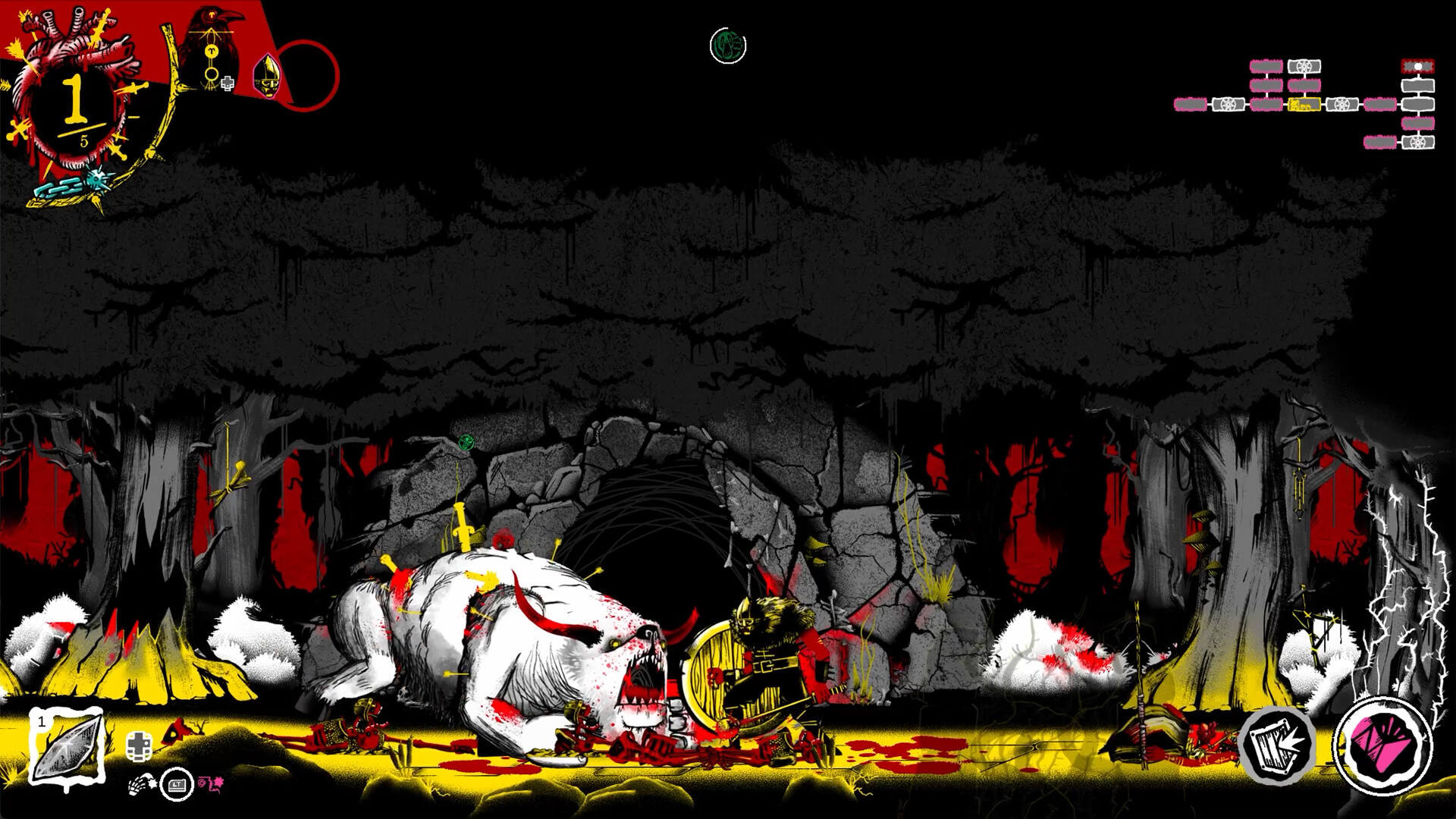1456x819 pixels.
Task: Expand the lower-right wheel node branch
Action: tap(1417, 142)
